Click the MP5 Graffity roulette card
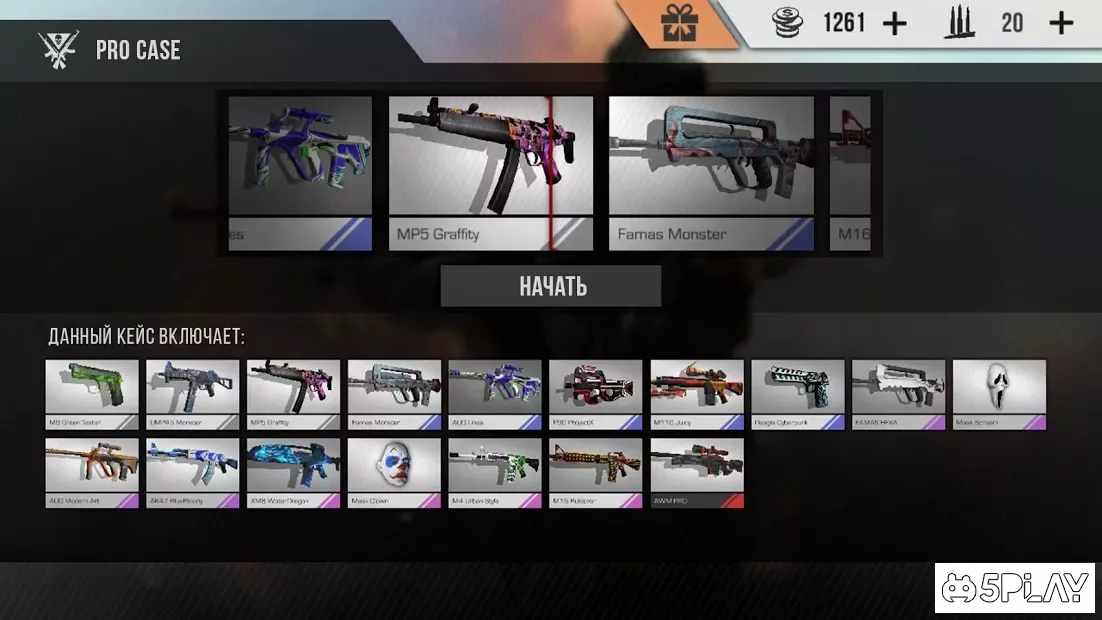Image resolution: width=1102 pixels, height=620 pixels. tap(490, 172)
